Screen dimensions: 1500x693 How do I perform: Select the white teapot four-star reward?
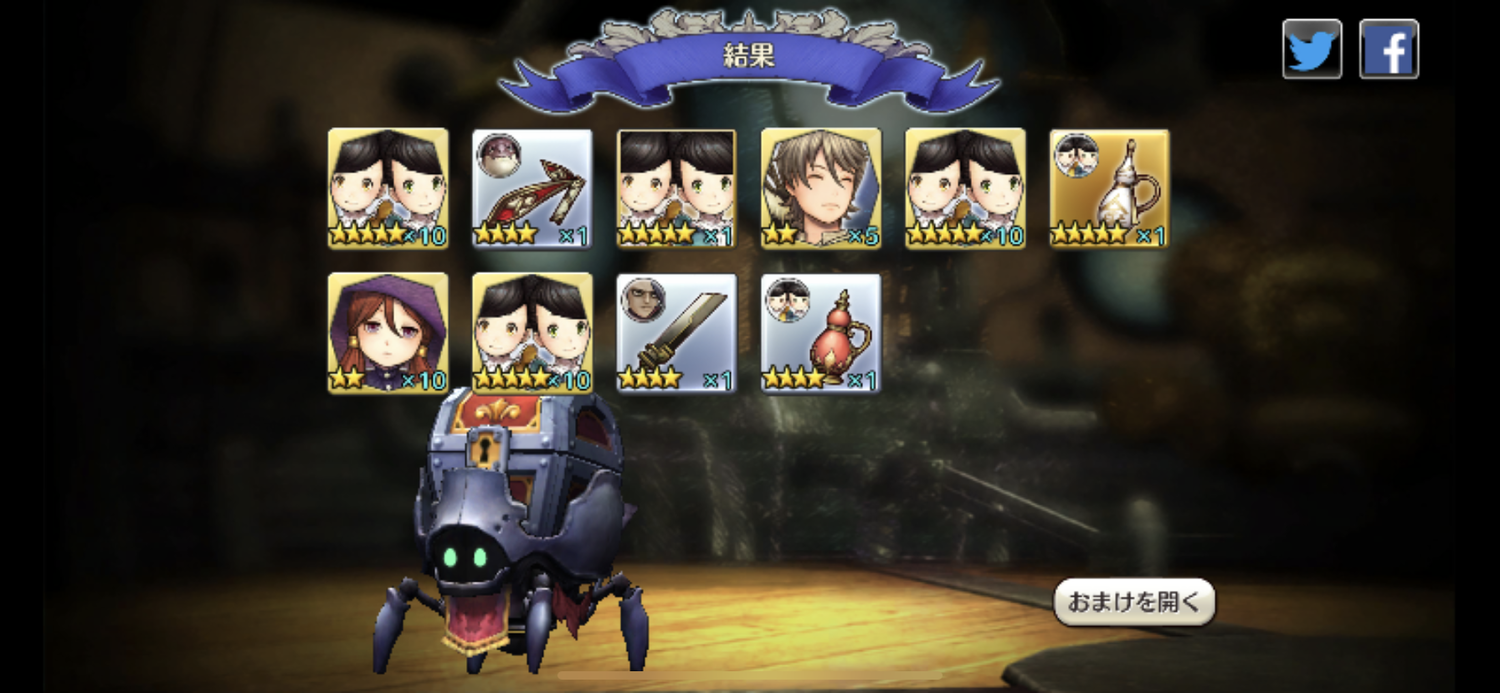1109,189
